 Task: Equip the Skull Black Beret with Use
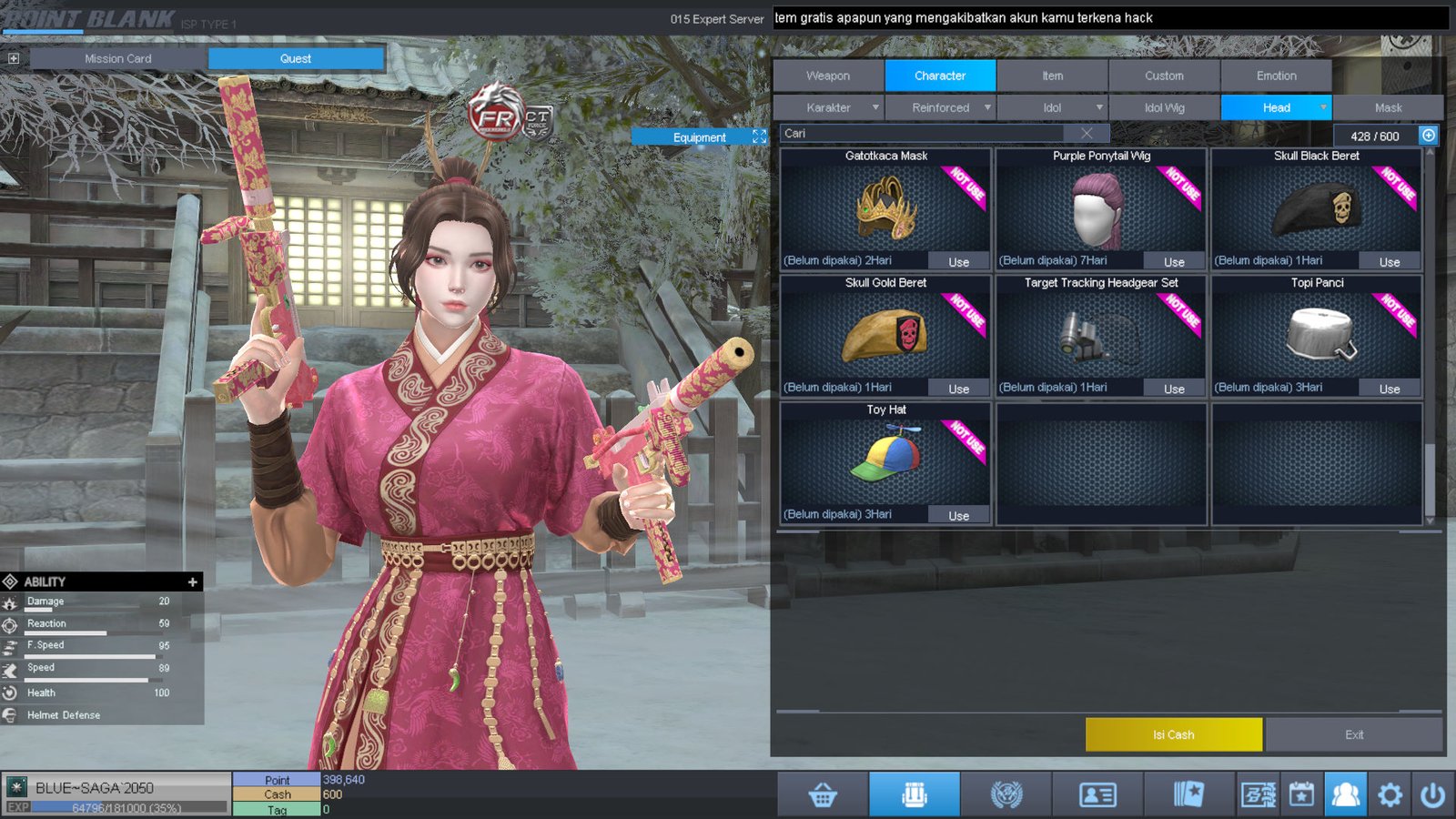1389,262
